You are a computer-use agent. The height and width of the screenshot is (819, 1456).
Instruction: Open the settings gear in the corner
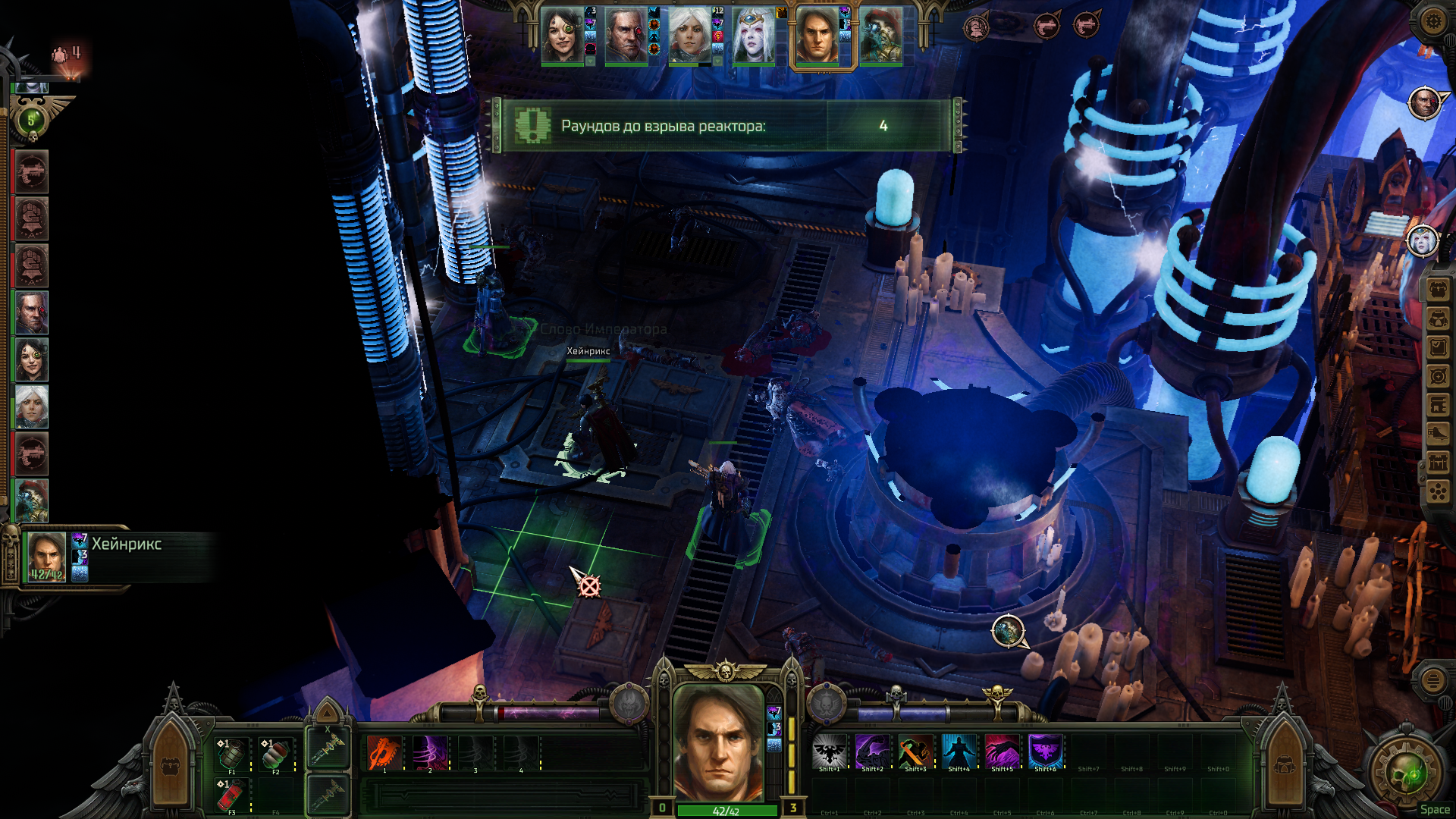(1432, 21)
